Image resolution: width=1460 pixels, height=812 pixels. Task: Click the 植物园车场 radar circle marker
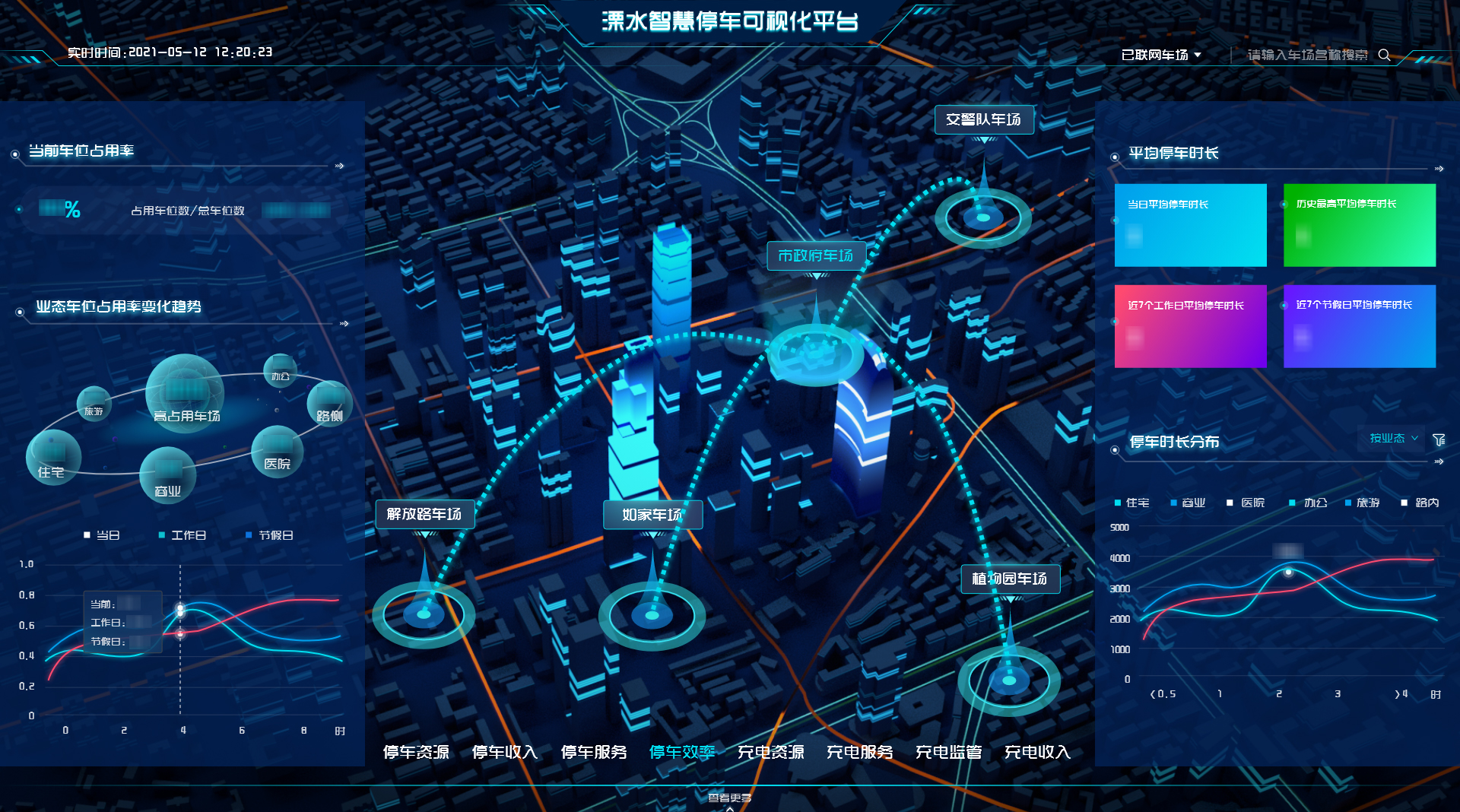click(1009, 681)
